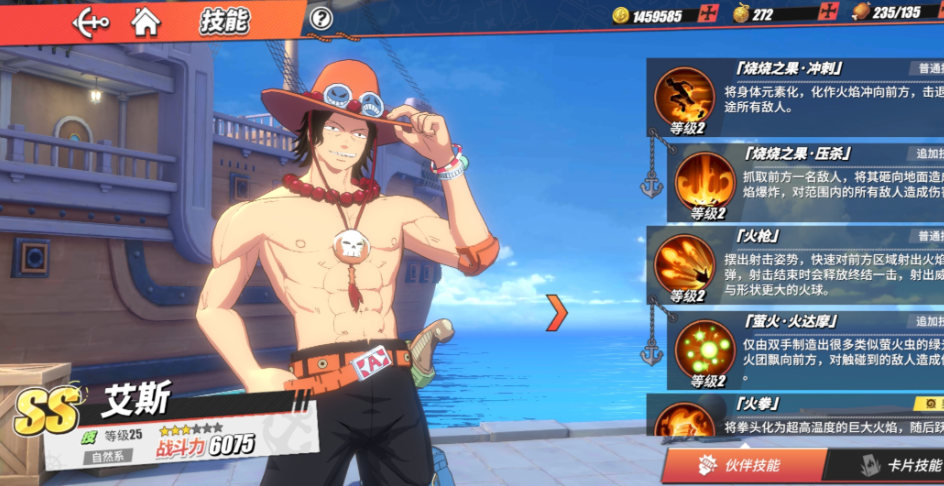Add more golden fruit currency with plus button

click(x=828, y=14)
